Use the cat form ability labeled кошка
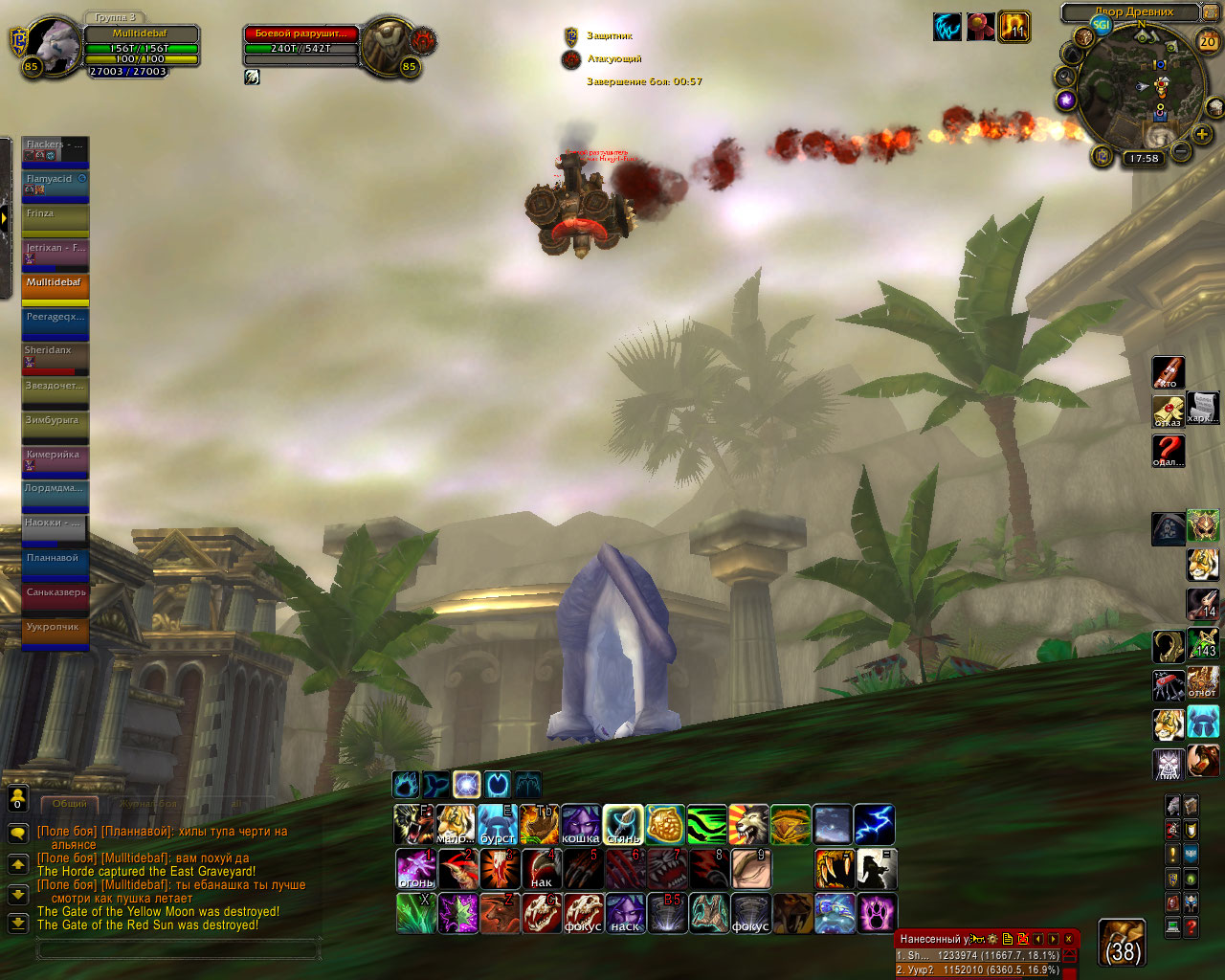This screenshot has height=980, width=1225. (x=581, y=824)
